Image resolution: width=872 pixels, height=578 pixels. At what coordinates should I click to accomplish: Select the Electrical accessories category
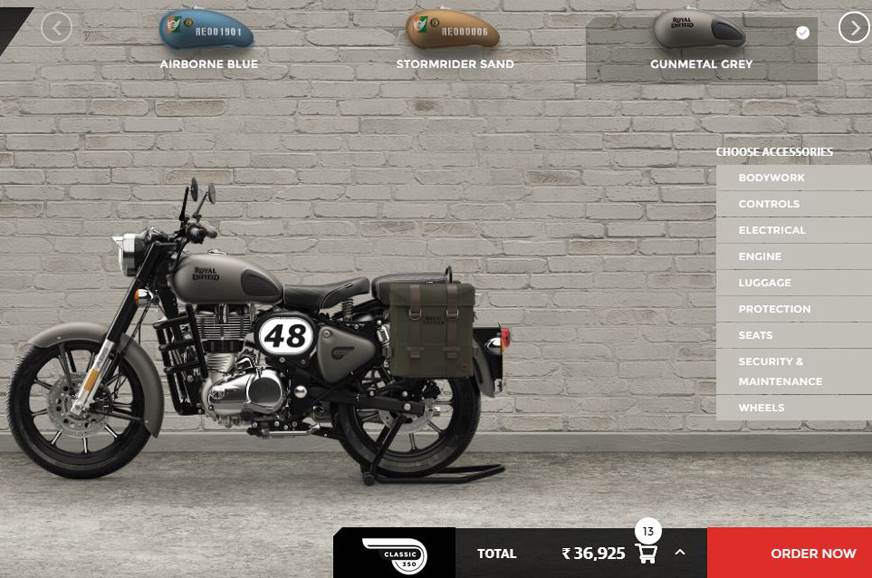[771, 230]
